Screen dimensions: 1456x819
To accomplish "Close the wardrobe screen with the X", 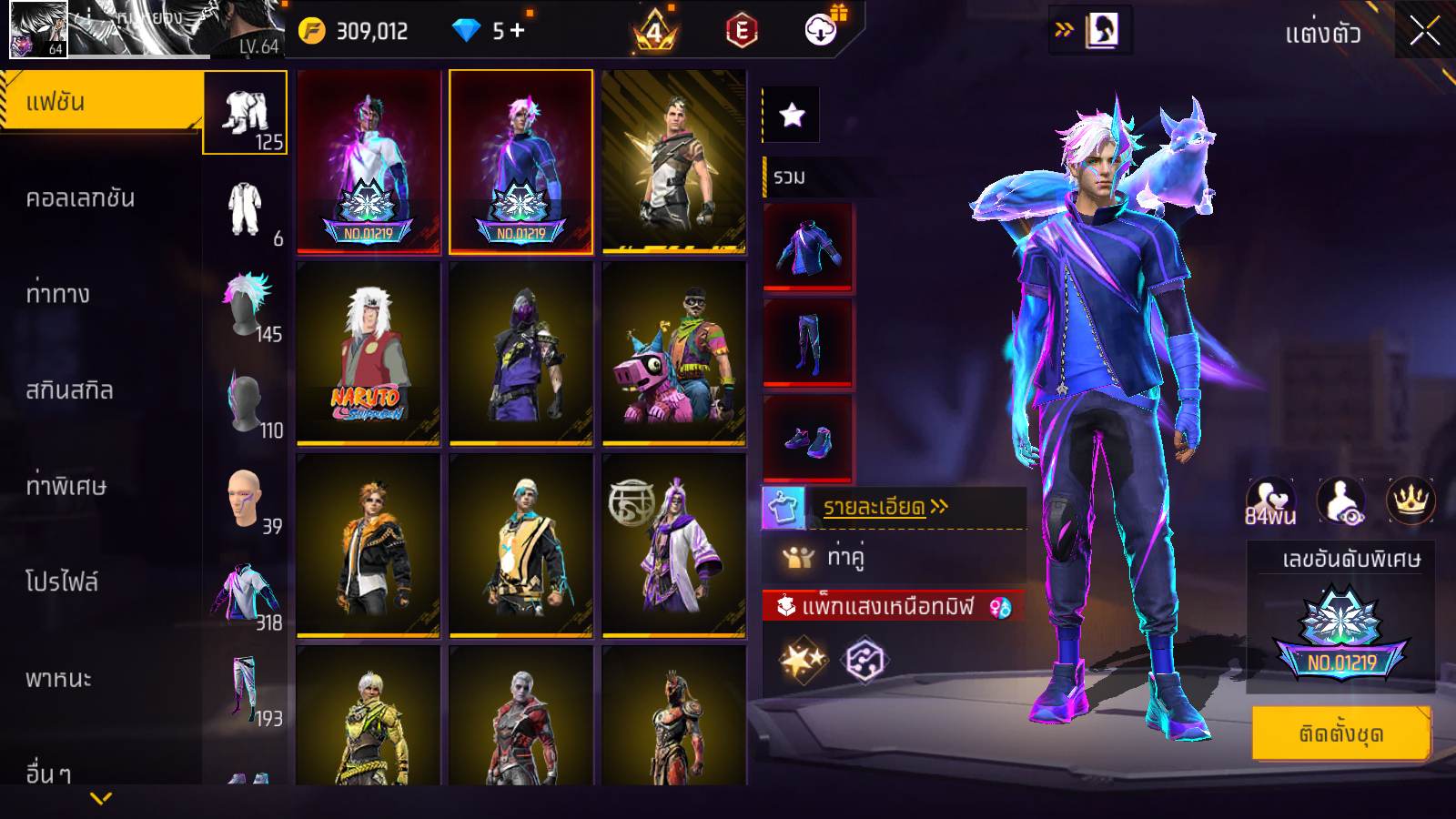I will [1424, 32].
